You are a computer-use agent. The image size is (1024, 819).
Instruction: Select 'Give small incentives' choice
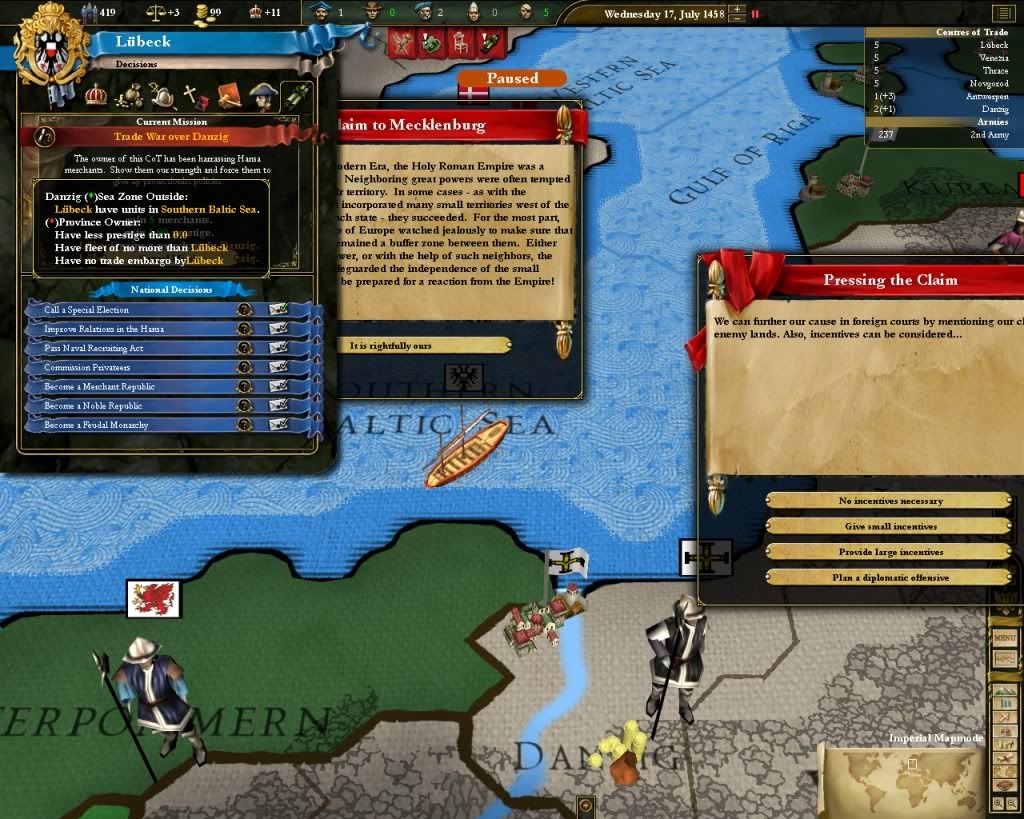coord(890,526)
